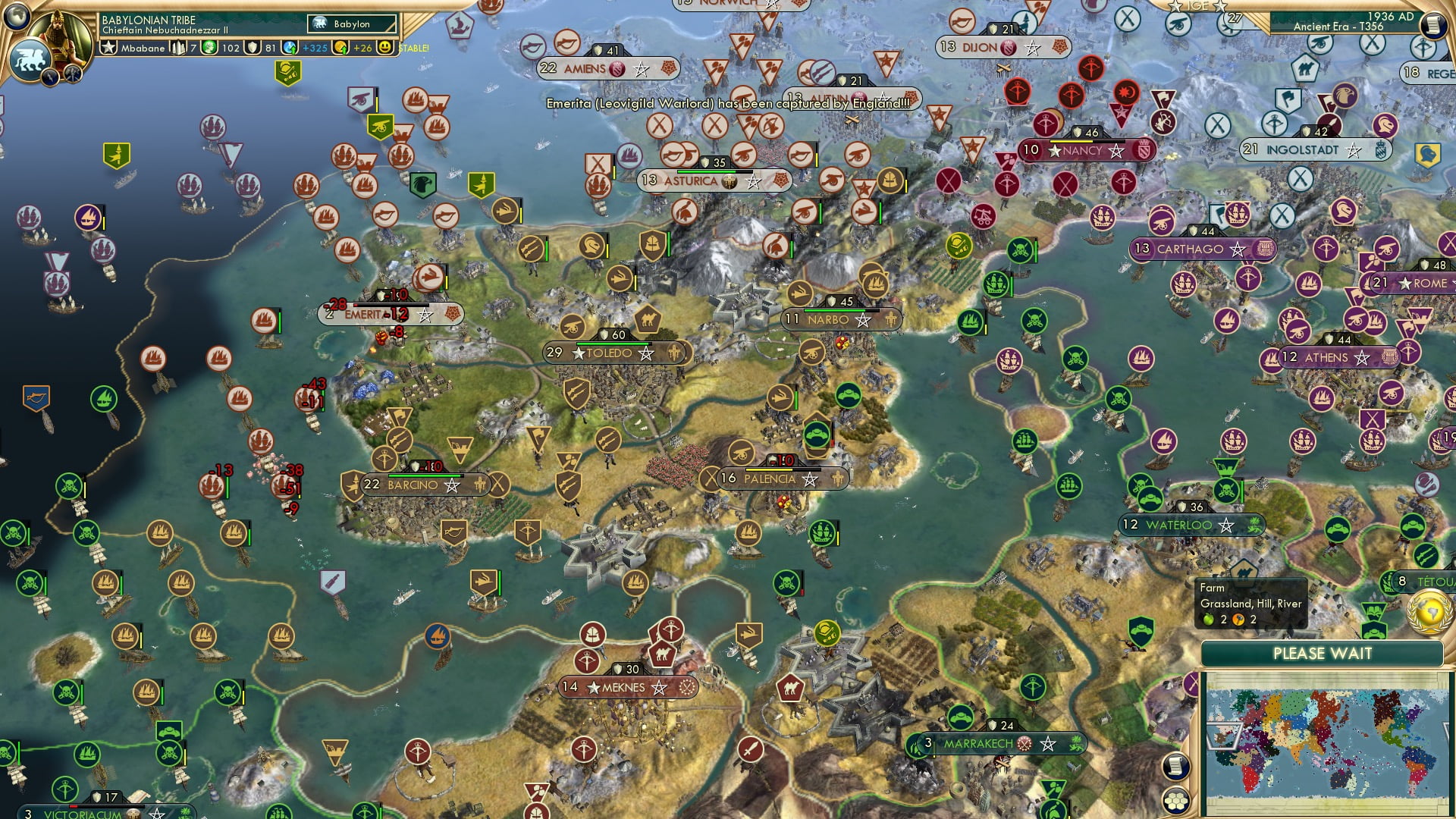Select the Marrakech city banner
Viewport: 1456px width, 819px height.
(x=978, y=744)
